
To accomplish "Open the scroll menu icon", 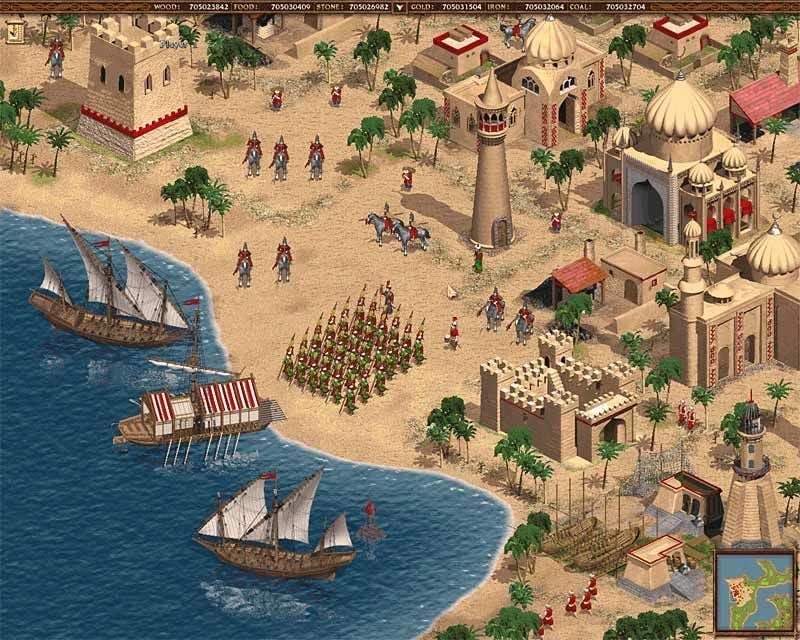I will (15, 31).
